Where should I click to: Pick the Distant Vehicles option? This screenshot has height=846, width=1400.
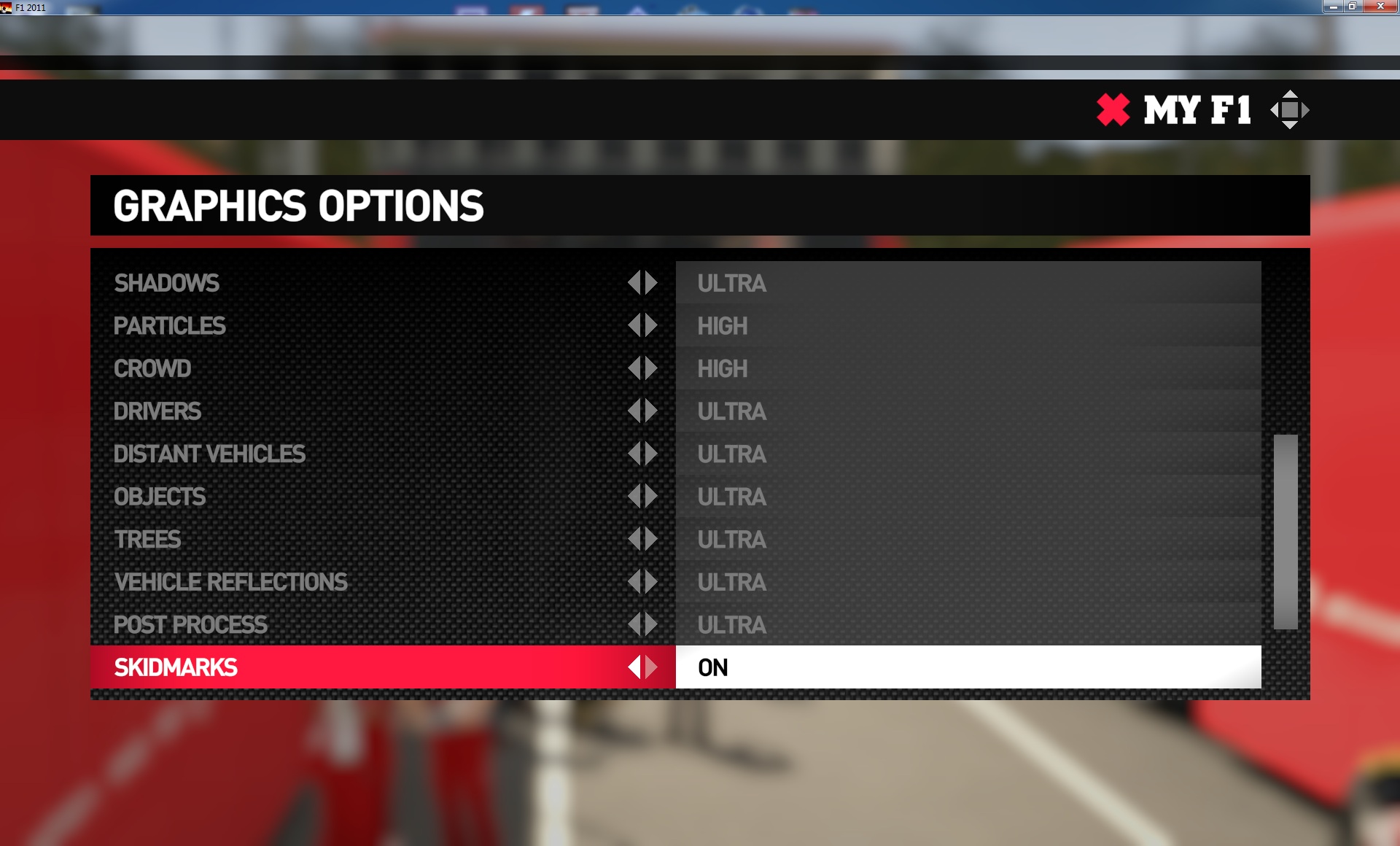tap(209, 454)
